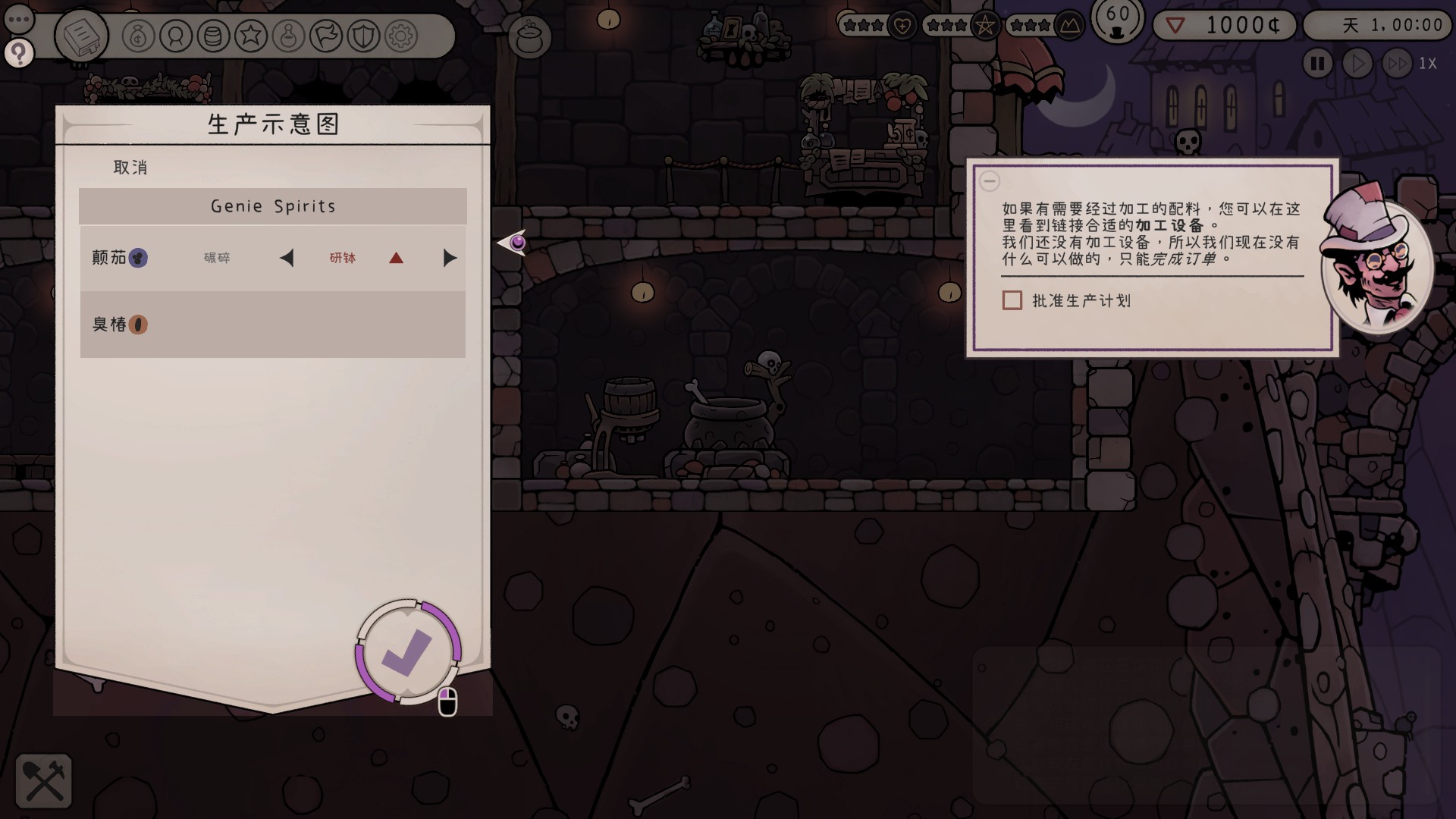This screenshot has width=1456, height=819.
Task: Open the question mark help
Action: 19,53
